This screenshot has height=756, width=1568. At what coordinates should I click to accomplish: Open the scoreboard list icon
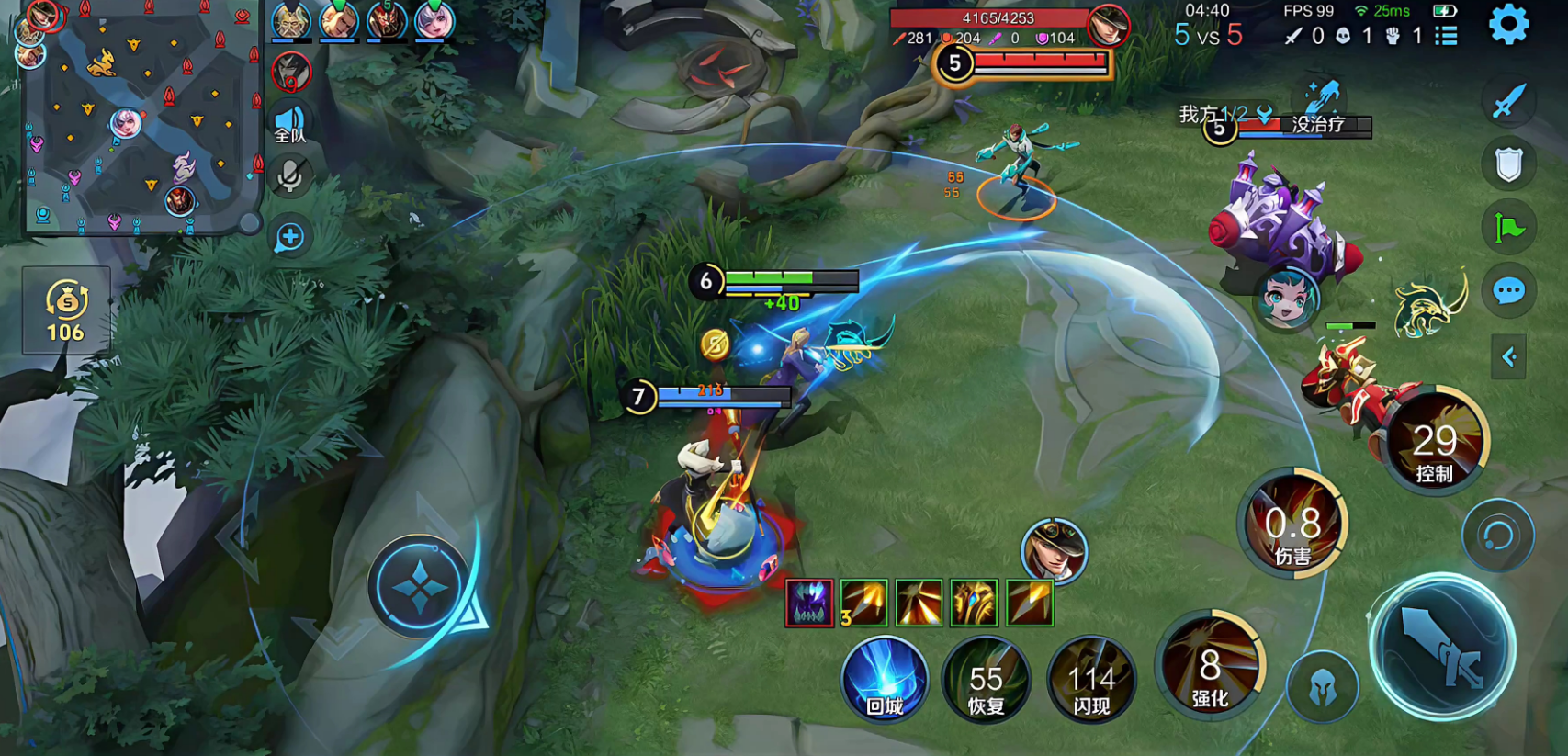point(1447,36)
